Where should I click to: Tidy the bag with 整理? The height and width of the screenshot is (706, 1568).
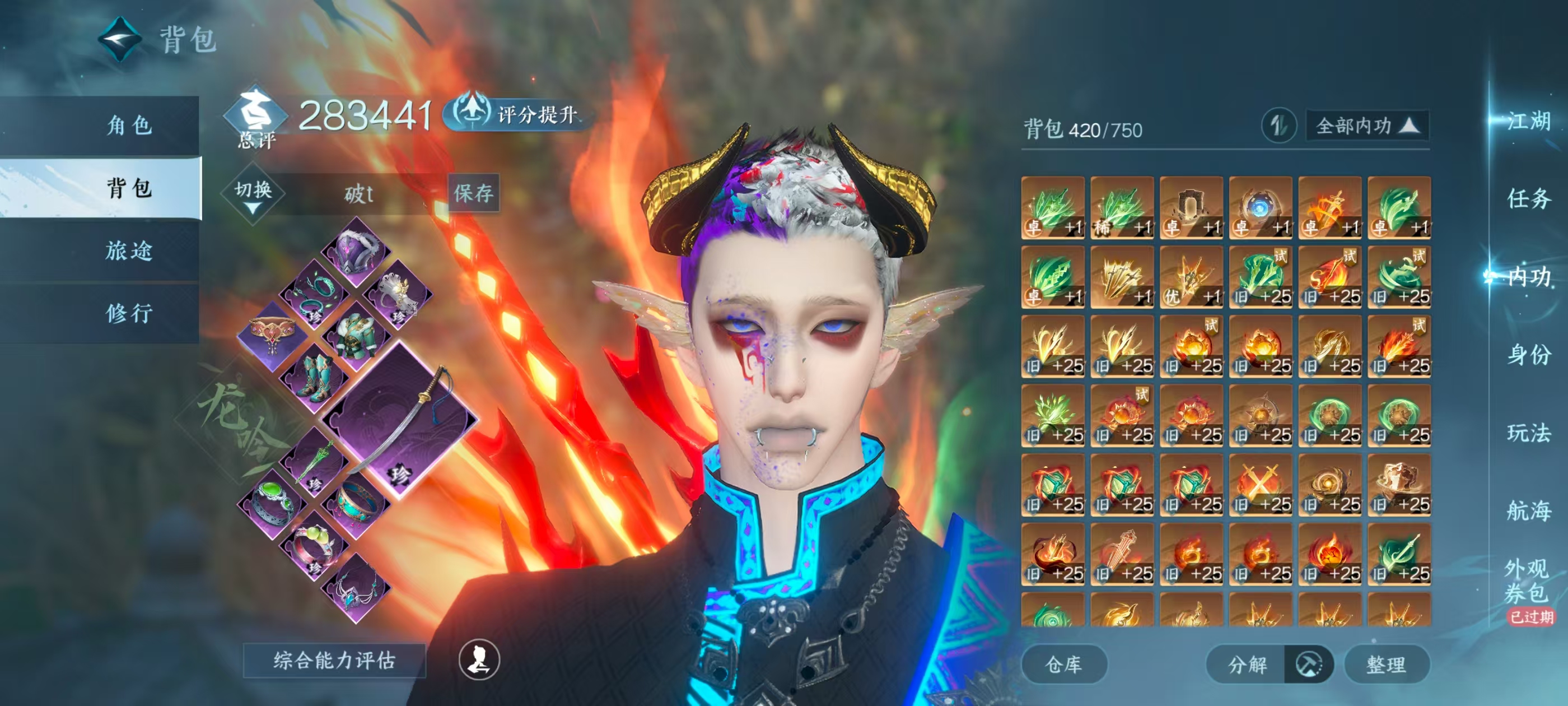1386,664
